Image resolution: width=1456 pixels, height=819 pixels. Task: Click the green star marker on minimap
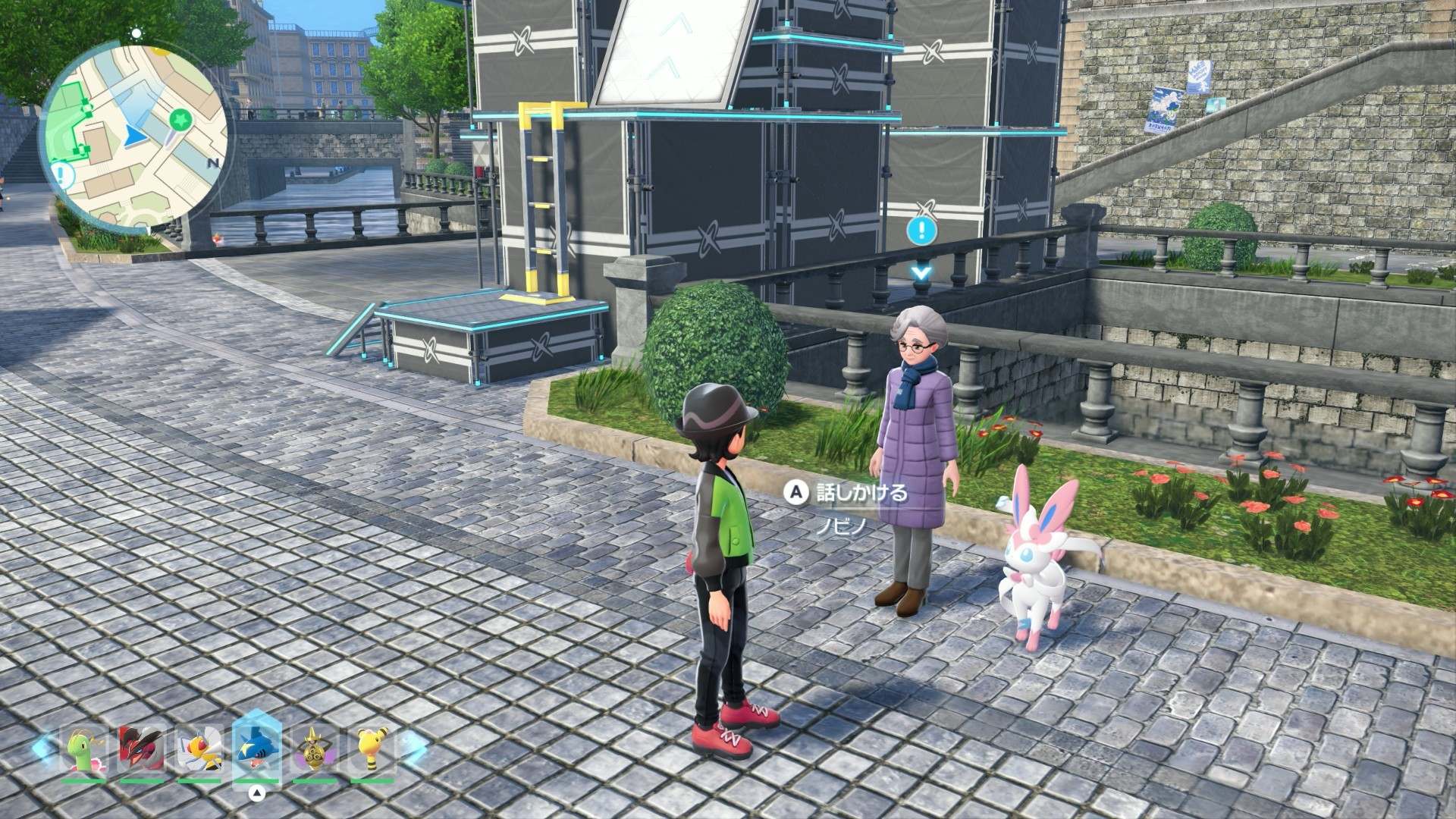point(180,119)
